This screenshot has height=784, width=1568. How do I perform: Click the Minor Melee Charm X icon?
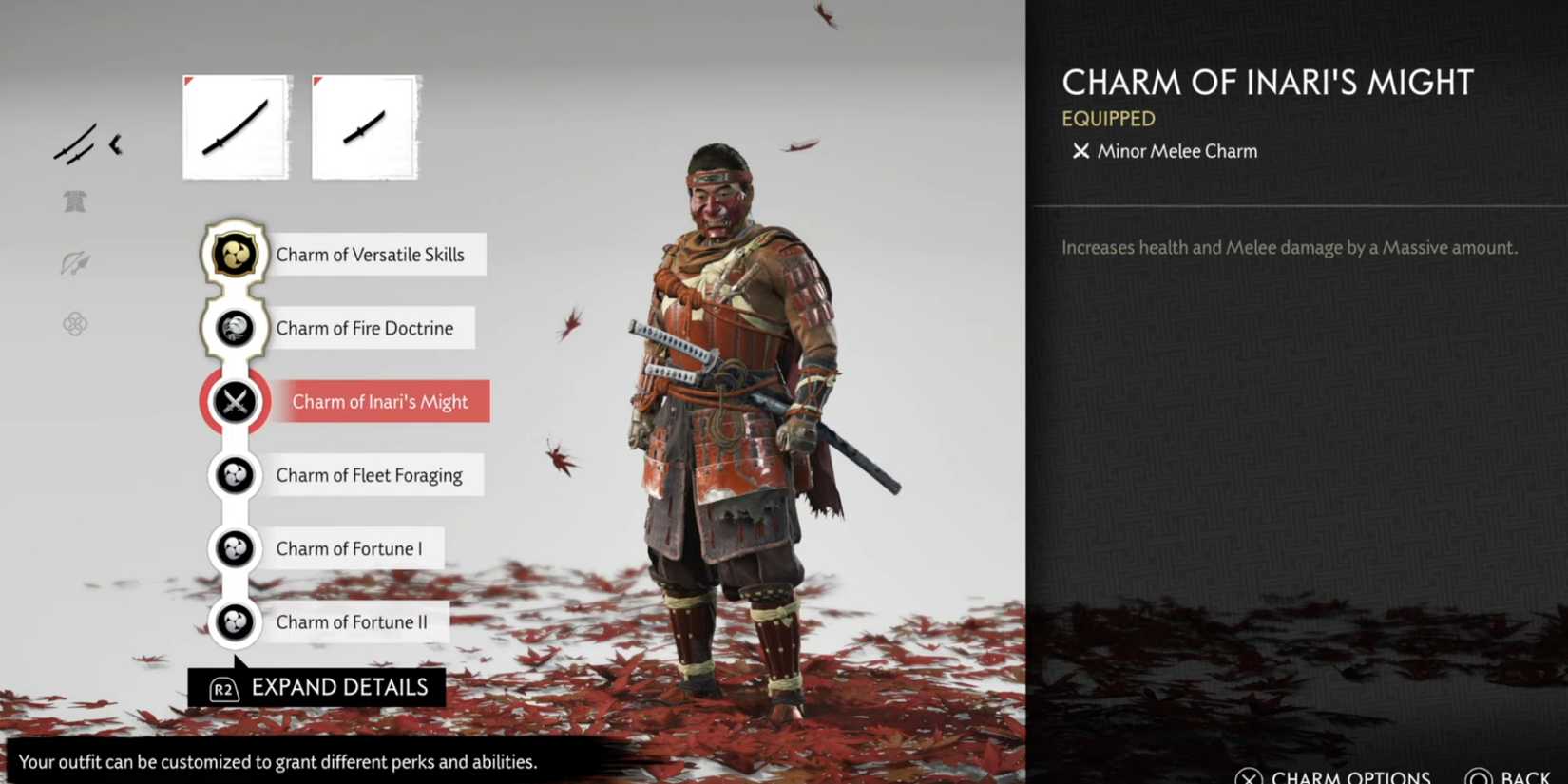(1080, 150)
